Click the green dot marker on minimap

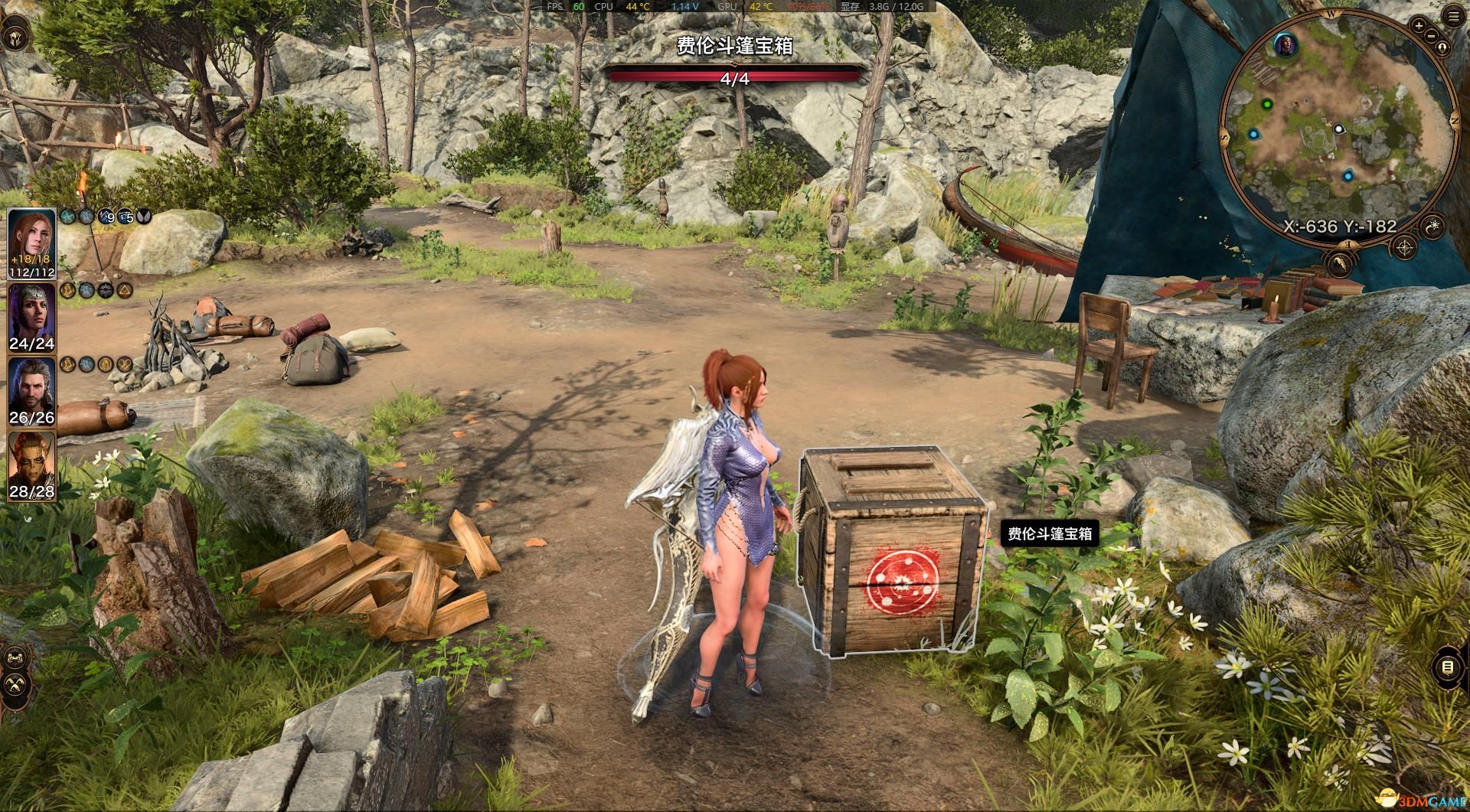(1267, 104)
